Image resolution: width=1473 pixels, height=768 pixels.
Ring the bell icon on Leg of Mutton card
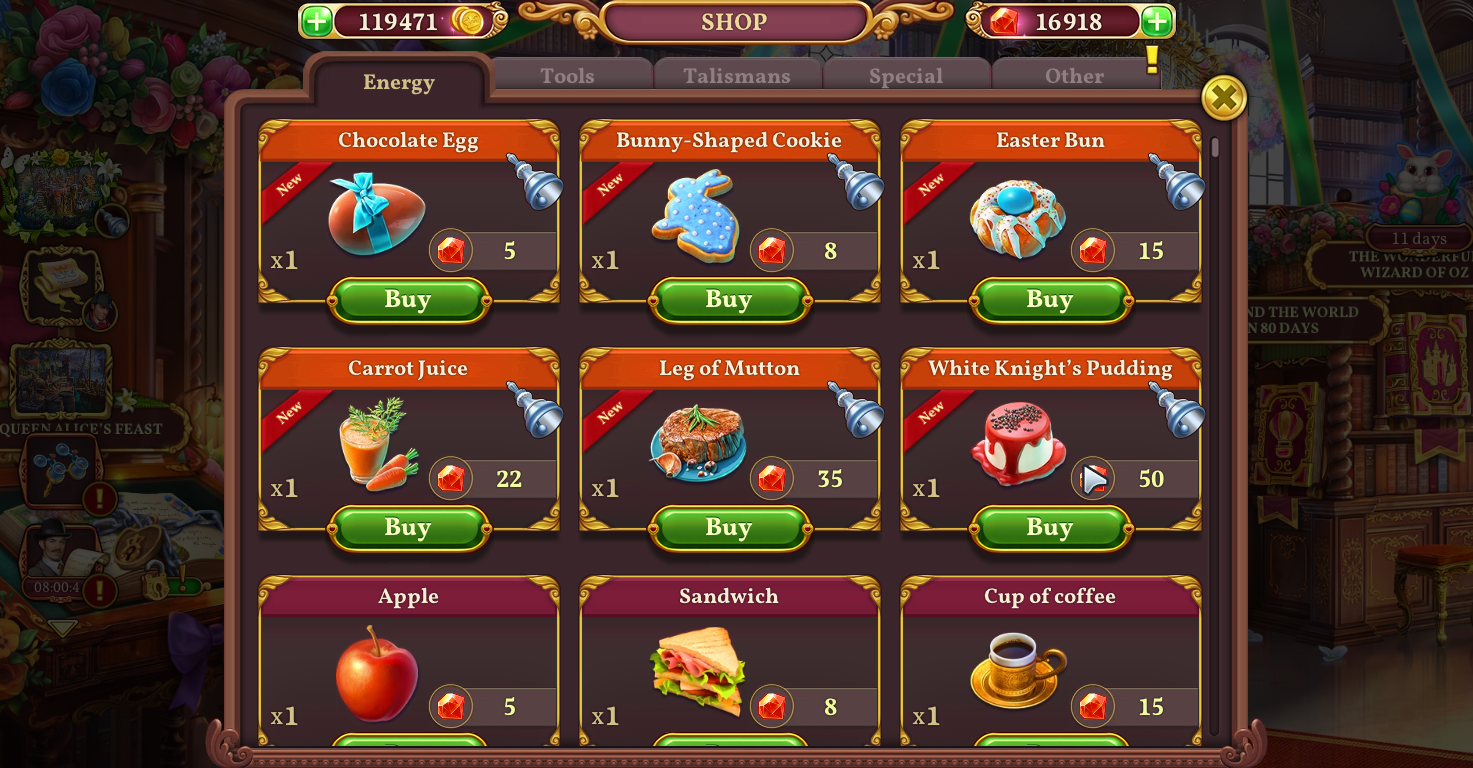pyautogui.click(x=856, y=412)
